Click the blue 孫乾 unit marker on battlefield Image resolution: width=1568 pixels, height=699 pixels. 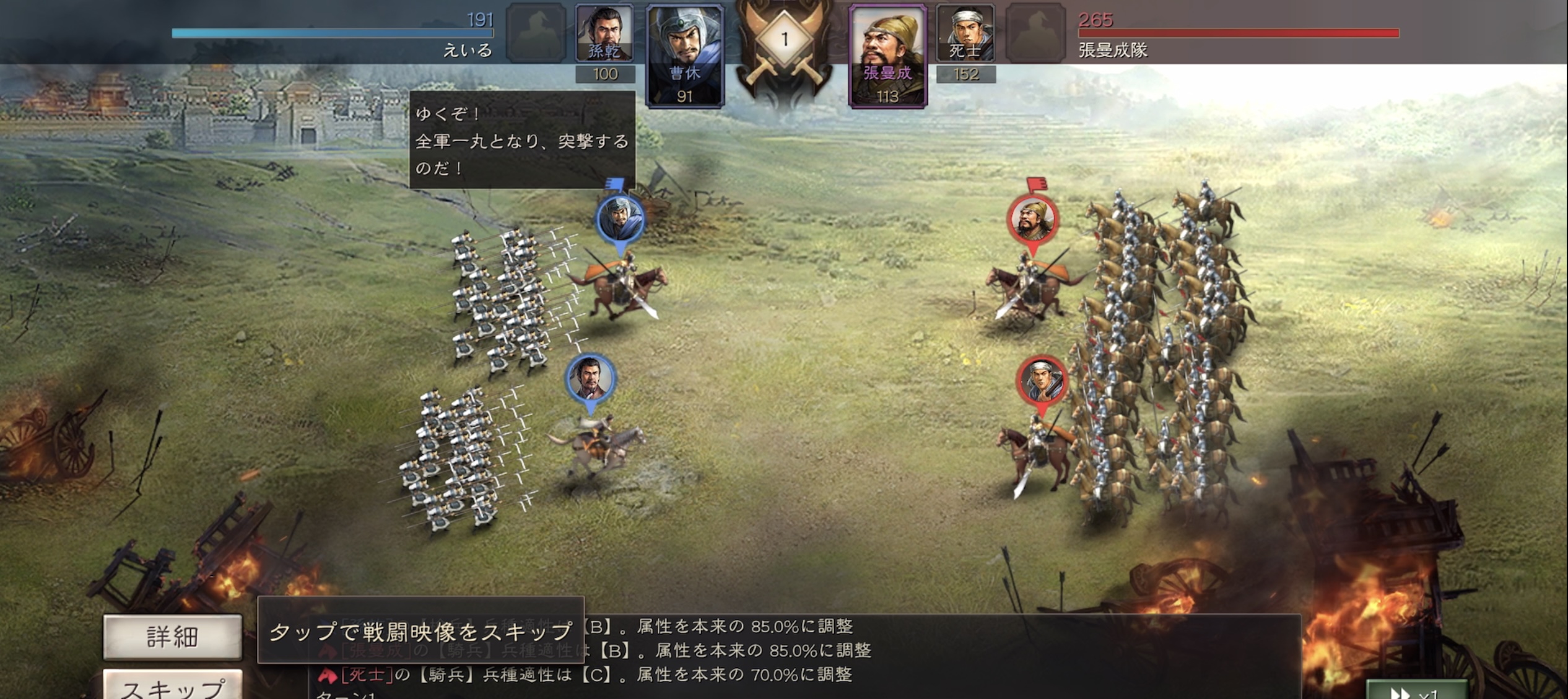click(590, 379)
